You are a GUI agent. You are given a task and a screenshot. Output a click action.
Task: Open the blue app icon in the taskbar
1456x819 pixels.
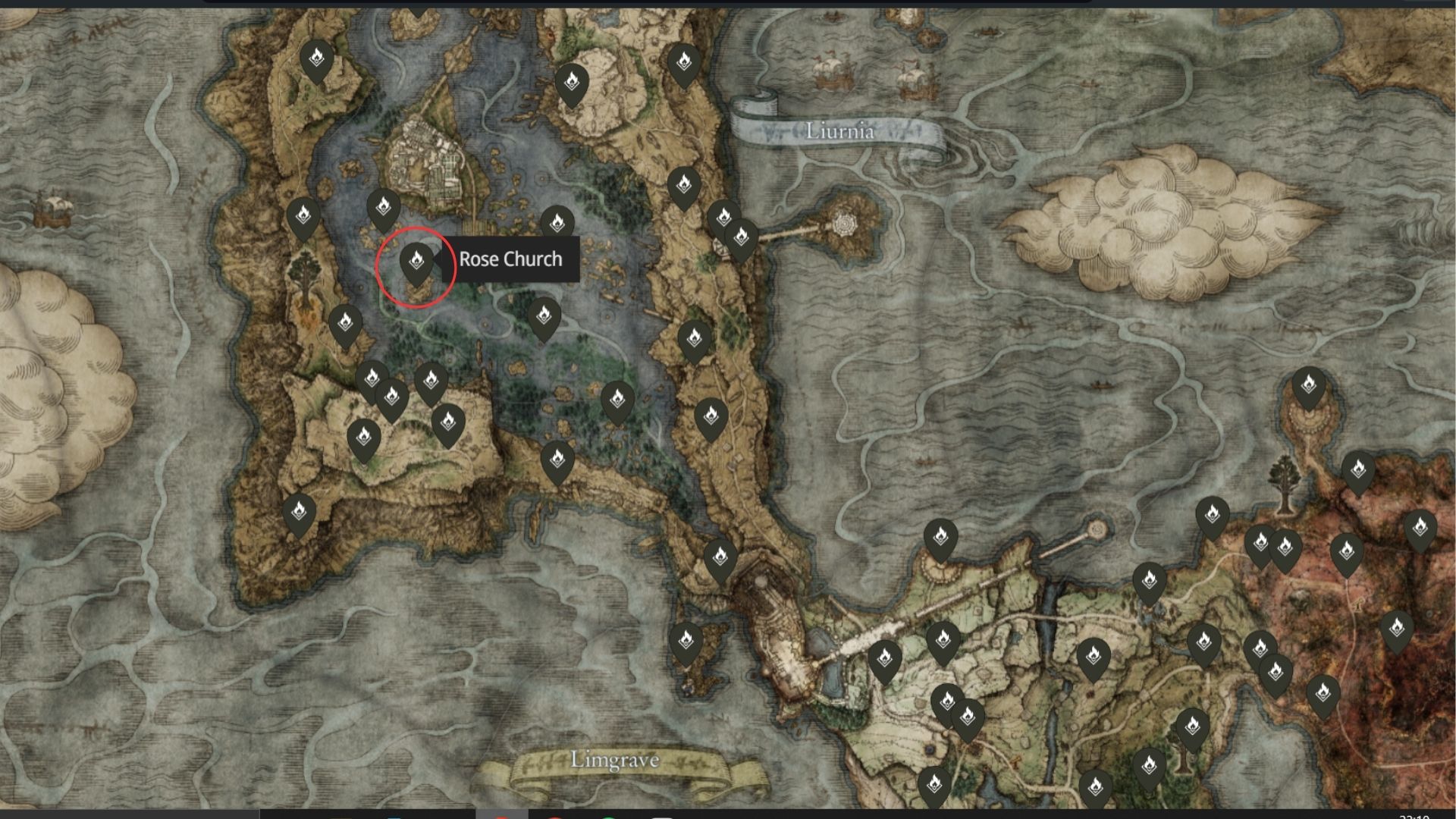(392, 815)
